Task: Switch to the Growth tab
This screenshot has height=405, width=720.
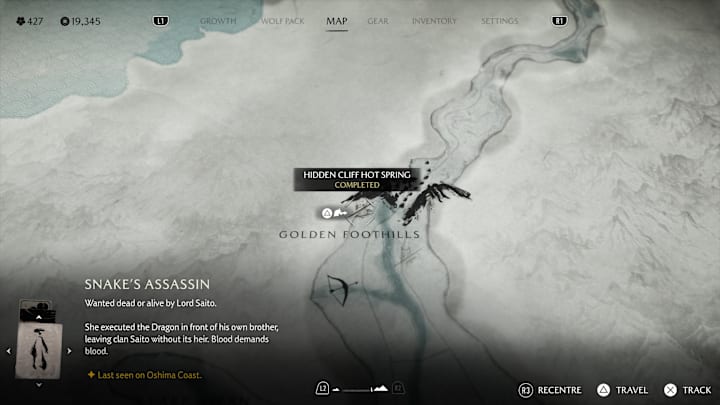Action: 218,21
